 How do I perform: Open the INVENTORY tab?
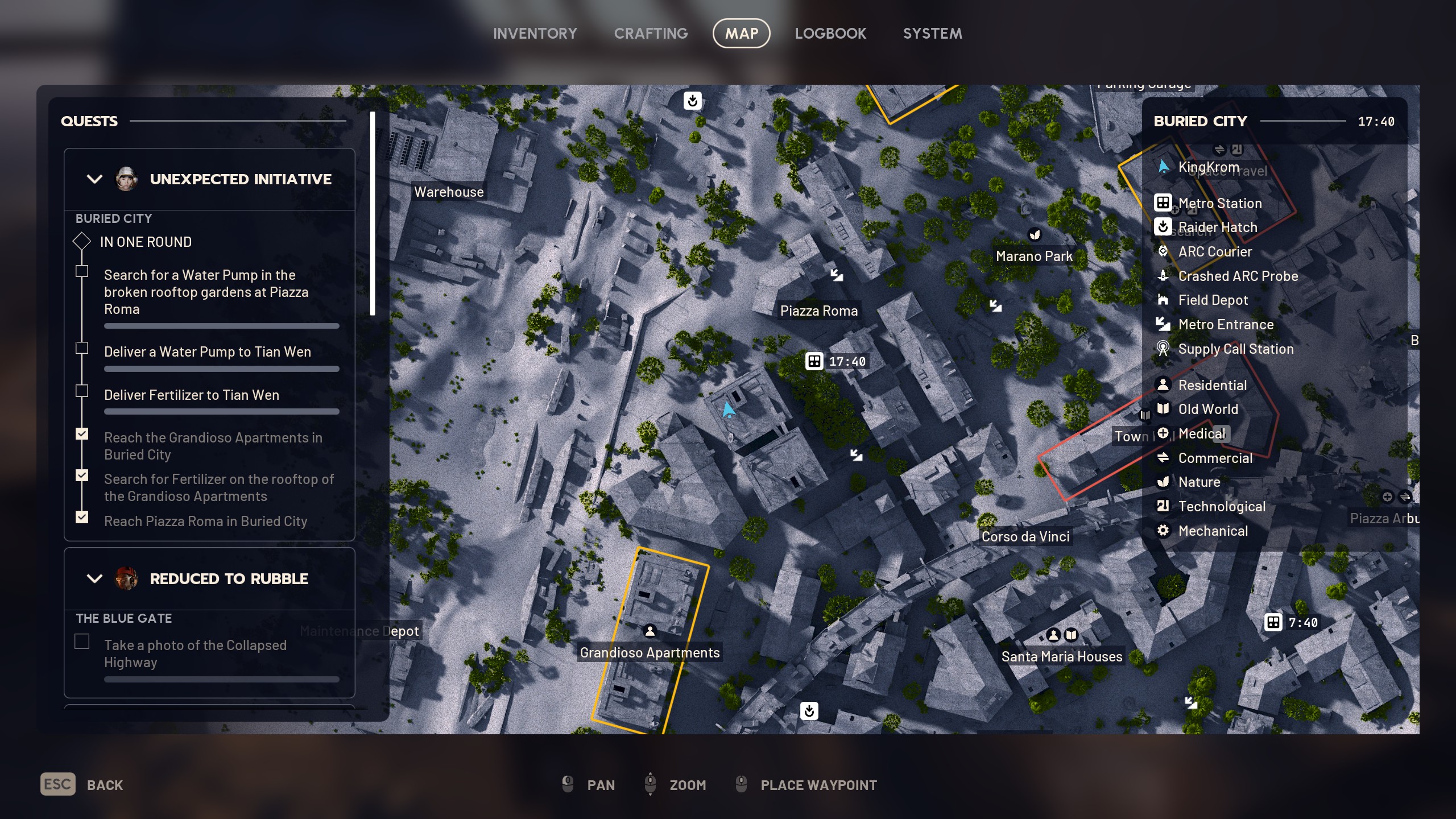[x=535, y=33]
